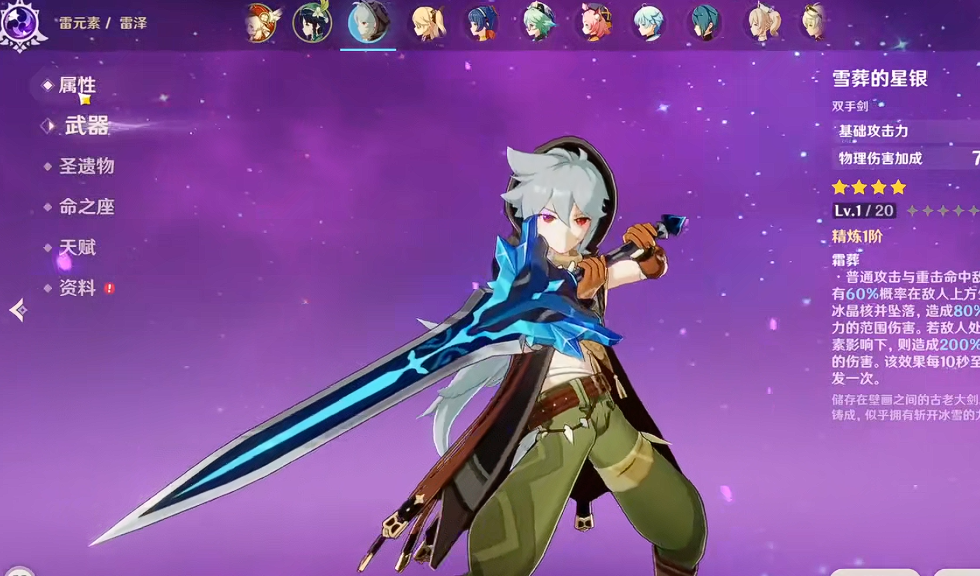Click the left arrow on the screen edge
Viewport: 980px width, 576px height.
(17, 310)
